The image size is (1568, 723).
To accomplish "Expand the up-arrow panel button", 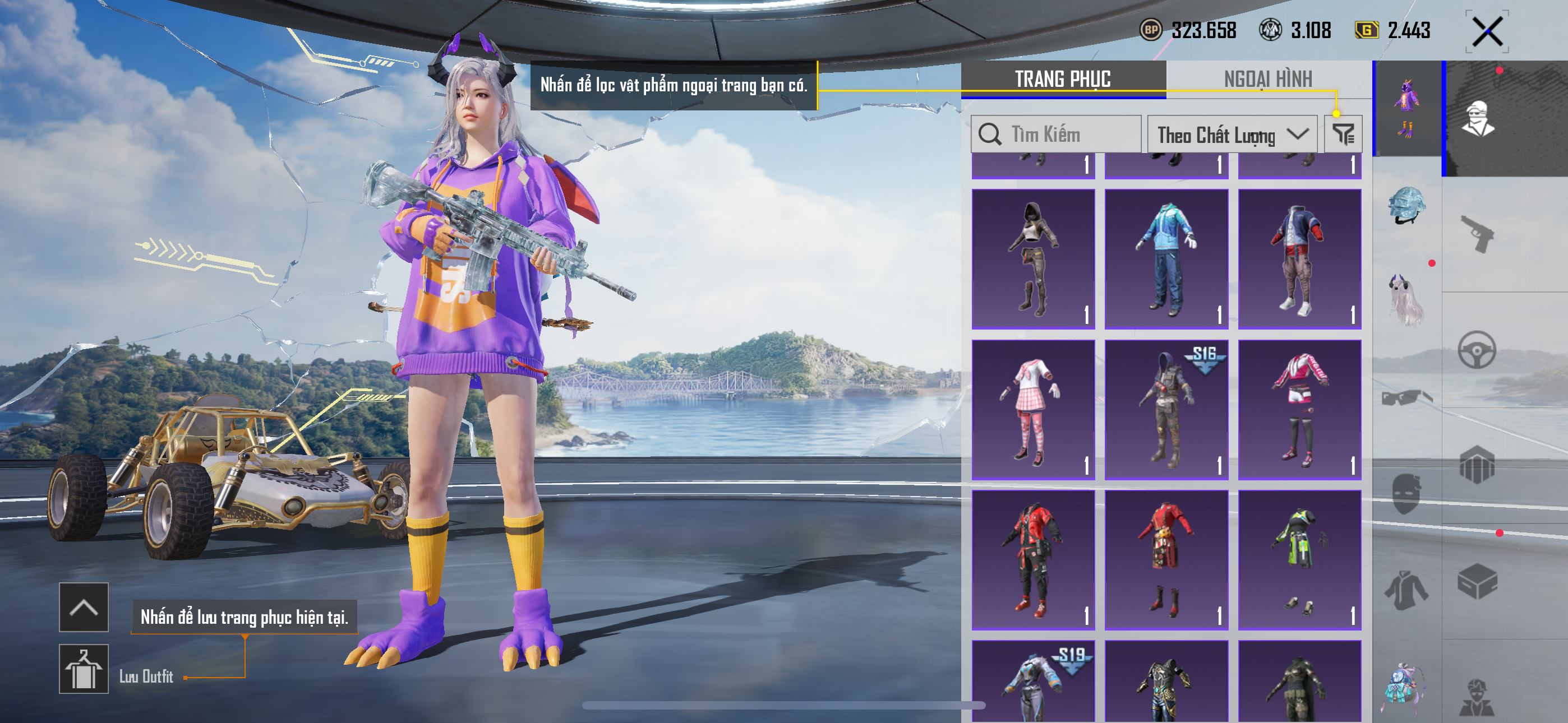I will pyautogui.click(x=84, y=608).
